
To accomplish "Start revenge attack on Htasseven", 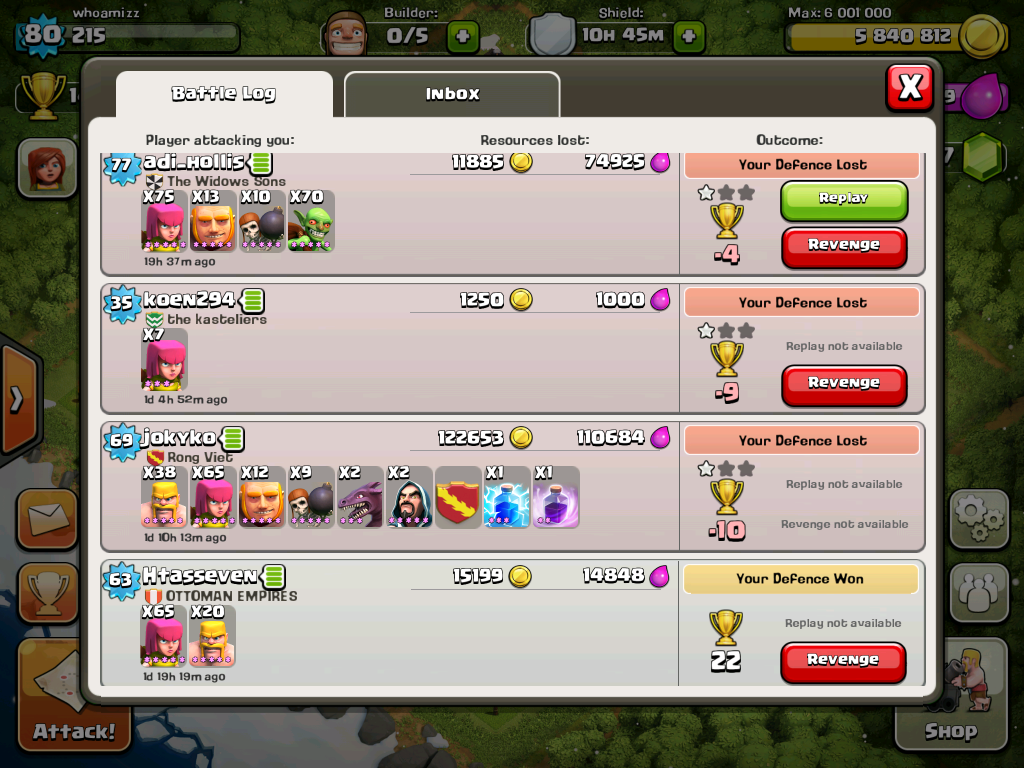I will point(843,660).
